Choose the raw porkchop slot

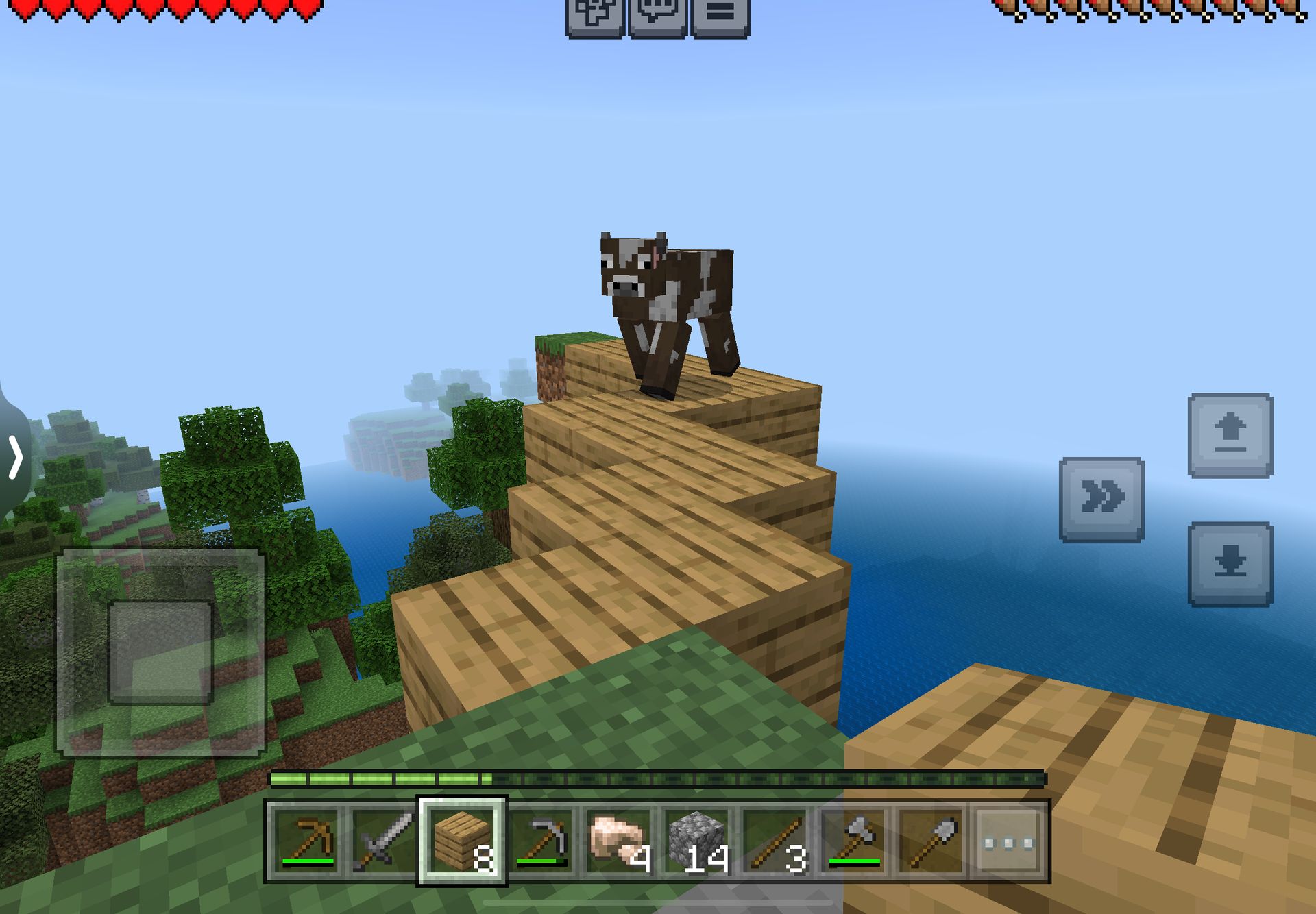point(619,841)
